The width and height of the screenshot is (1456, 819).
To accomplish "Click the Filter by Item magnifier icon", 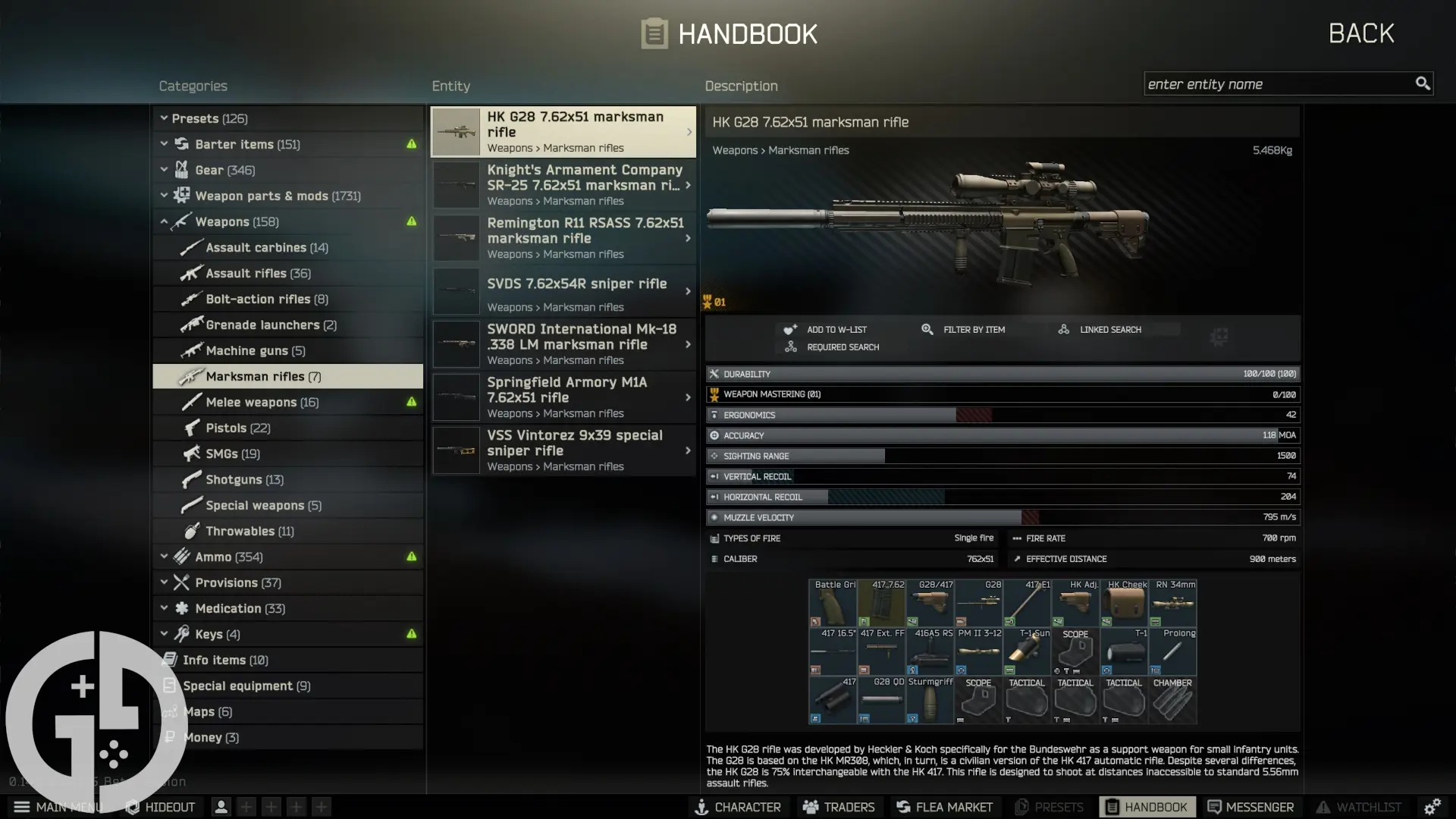I will [x=927, y=329].
